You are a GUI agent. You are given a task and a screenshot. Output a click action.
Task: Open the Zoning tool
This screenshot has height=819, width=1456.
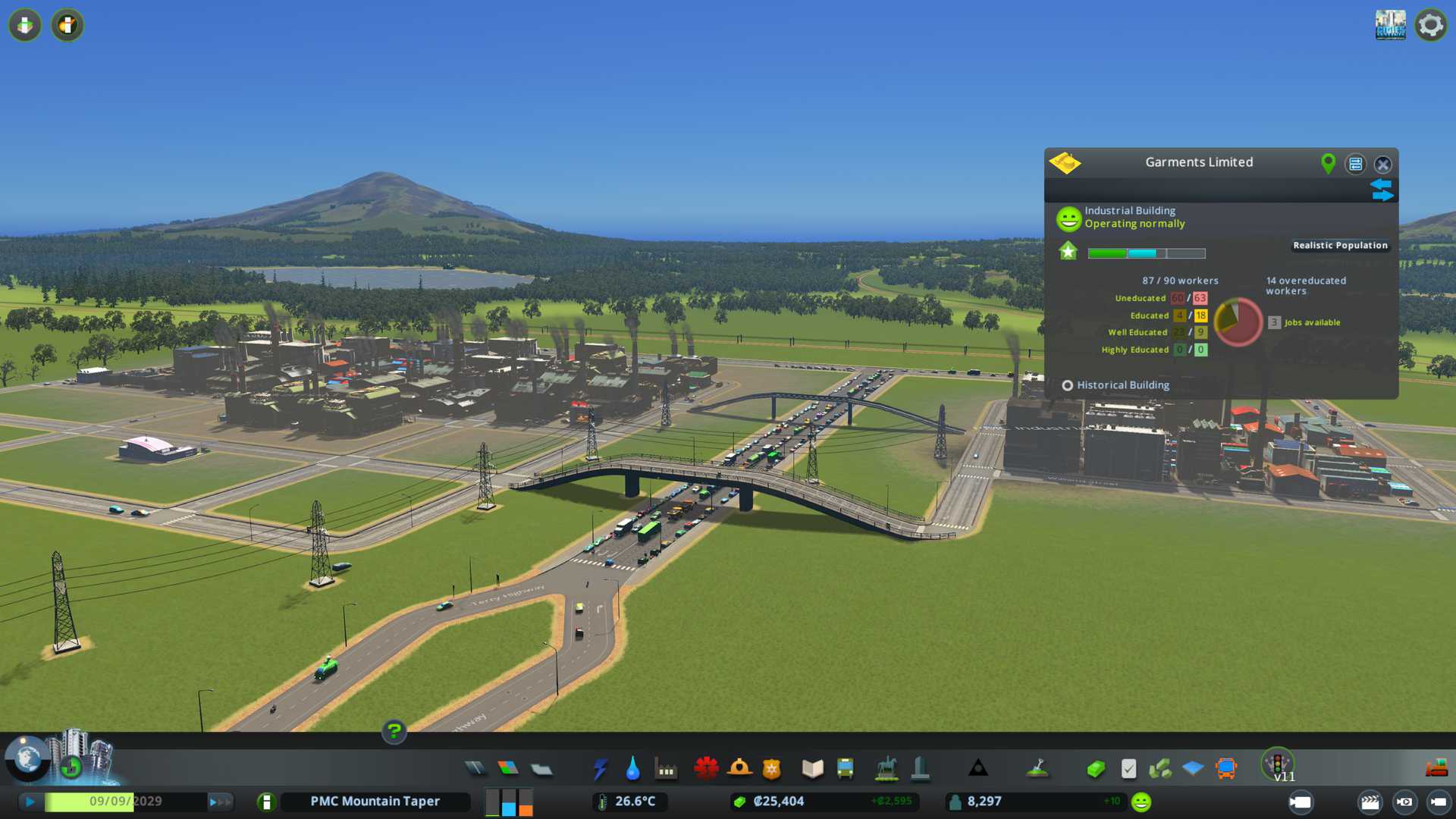click(x=508, y=769)
